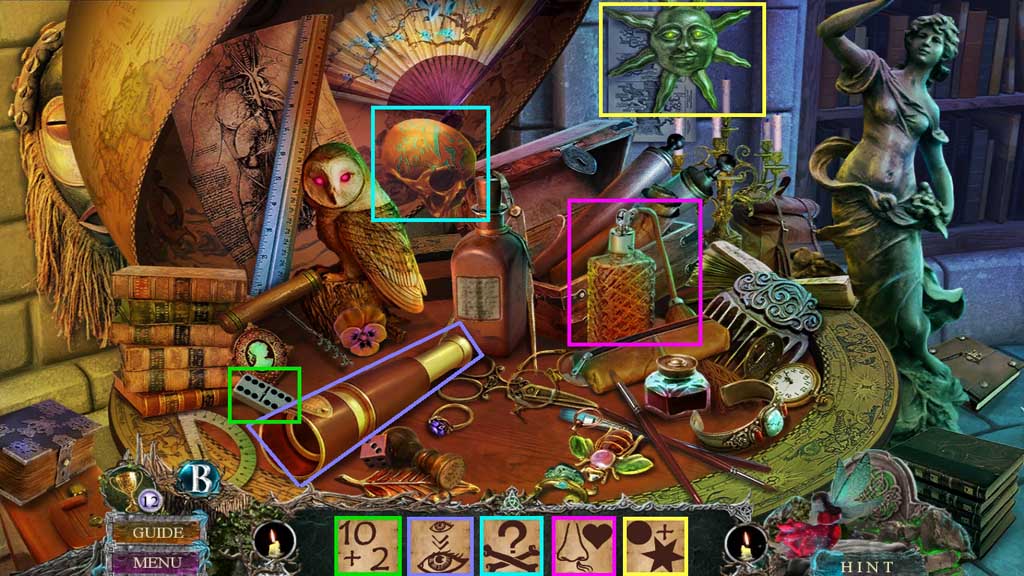Select the nose and heart clue tile
This screenshot has width=1024, height=576.
pos(583,546)
